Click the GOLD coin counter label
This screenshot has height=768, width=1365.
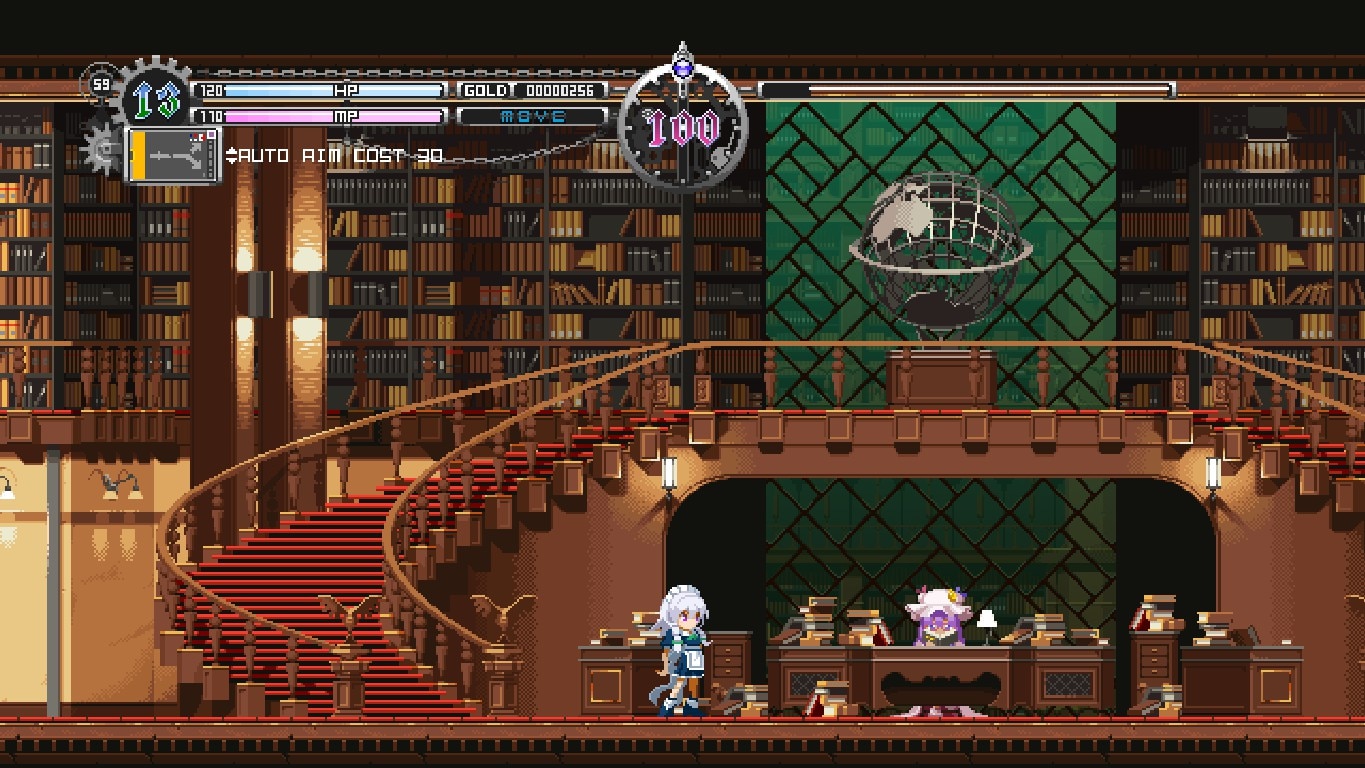[x=487, y=90]
